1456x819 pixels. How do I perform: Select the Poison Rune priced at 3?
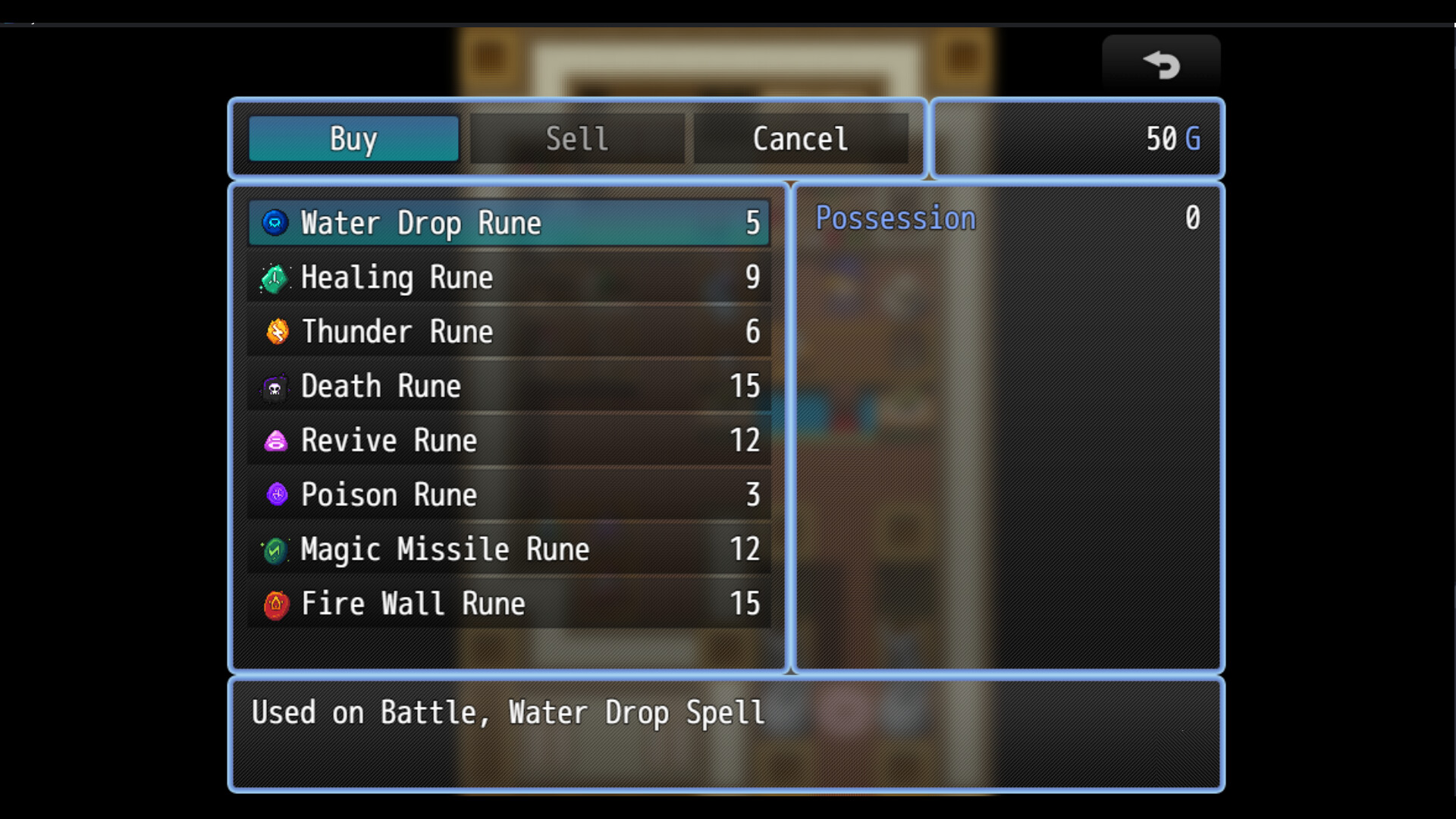tap(508, 494)
